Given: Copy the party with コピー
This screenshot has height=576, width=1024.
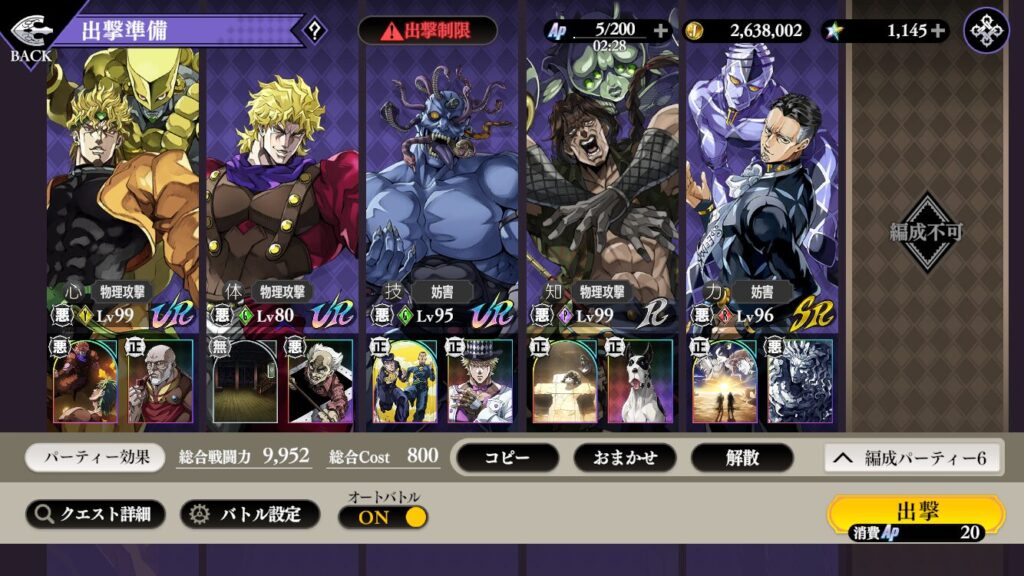Looking at the screenshot, I should tap(507, 458).
